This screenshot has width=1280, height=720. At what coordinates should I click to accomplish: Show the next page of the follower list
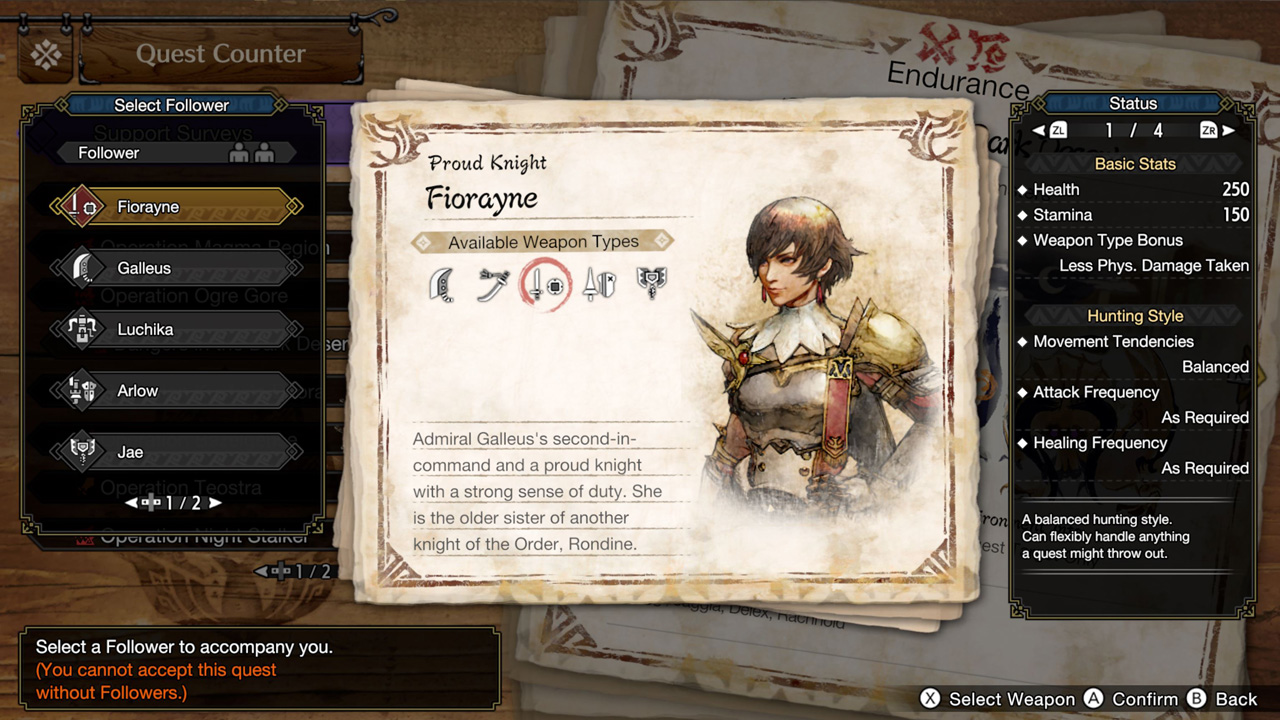pos(216,503)
